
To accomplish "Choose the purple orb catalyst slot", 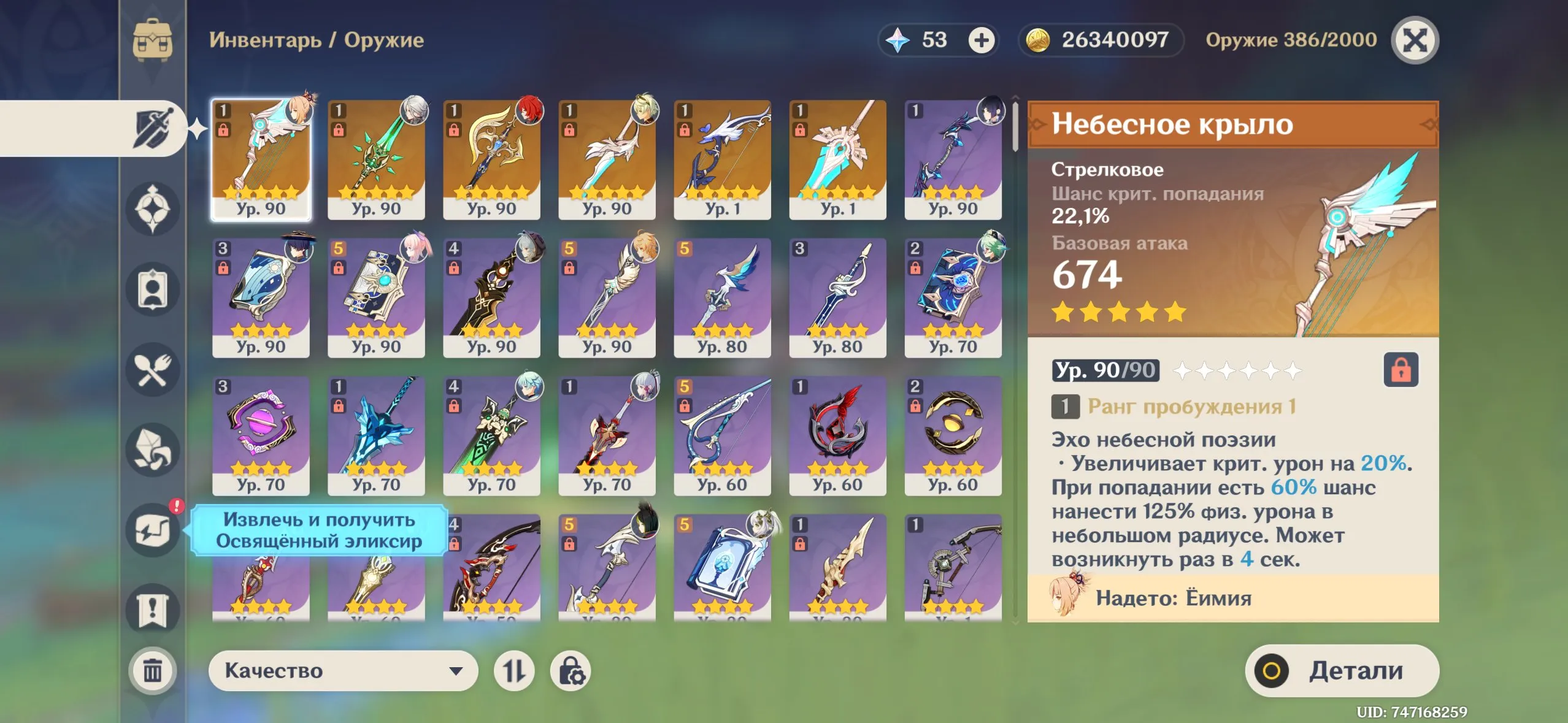I will point(261,435).
